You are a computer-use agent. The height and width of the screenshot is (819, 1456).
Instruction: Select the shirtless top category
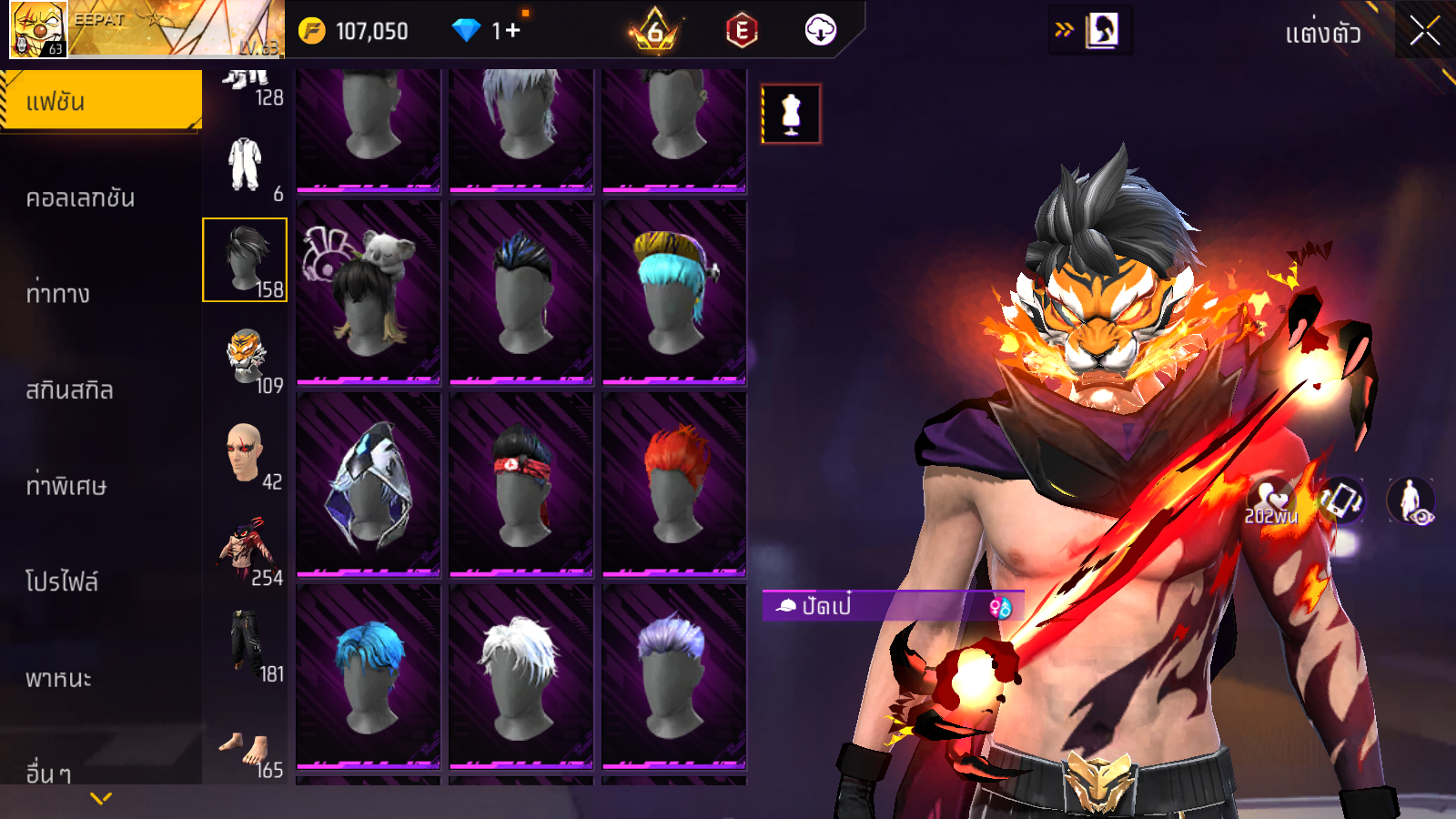246,550
